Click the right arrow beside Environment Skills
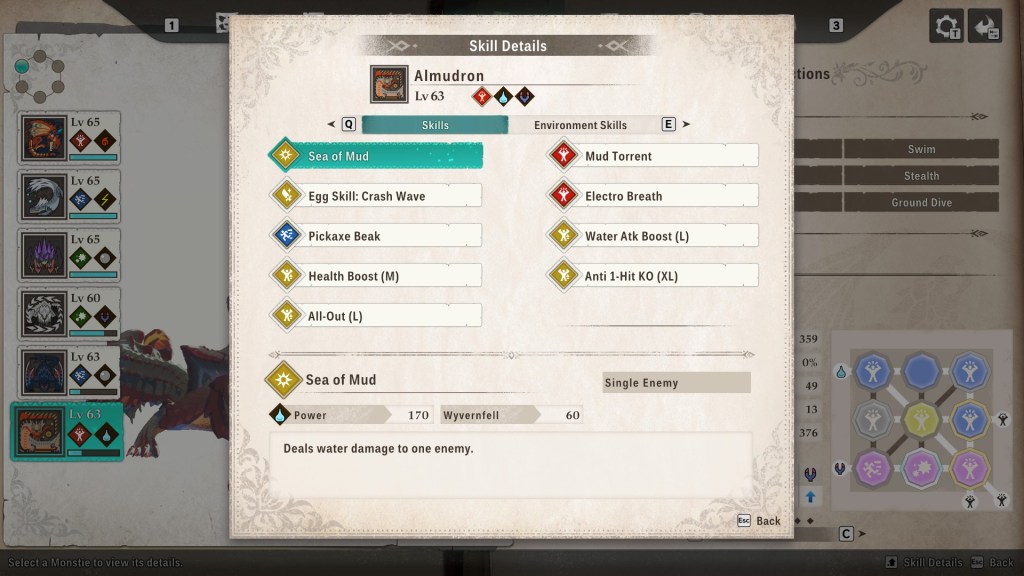This screenshot has width=1024, height=576. point(686,125)
